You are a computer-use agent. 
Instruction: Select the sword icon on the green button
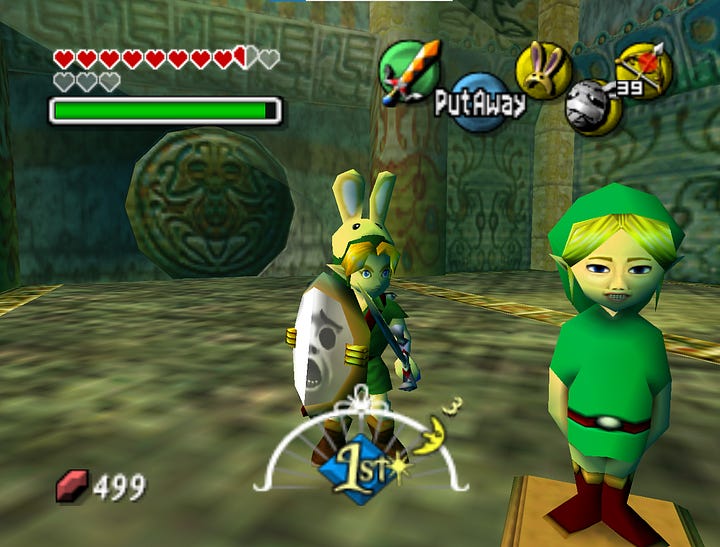(x=408, y=70)
